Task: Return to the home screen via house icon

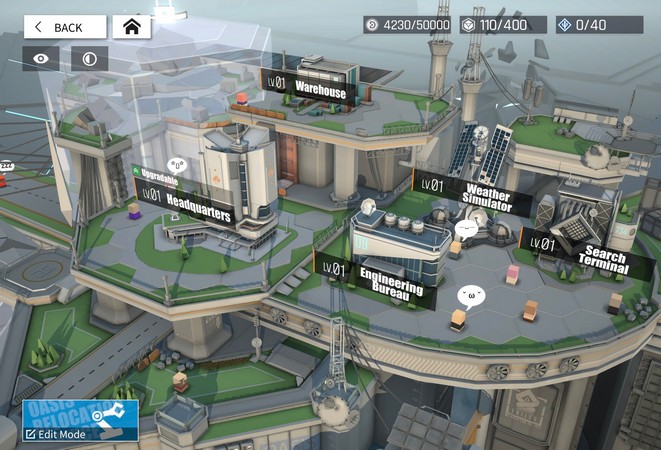Action: click(x=131, y=27)
